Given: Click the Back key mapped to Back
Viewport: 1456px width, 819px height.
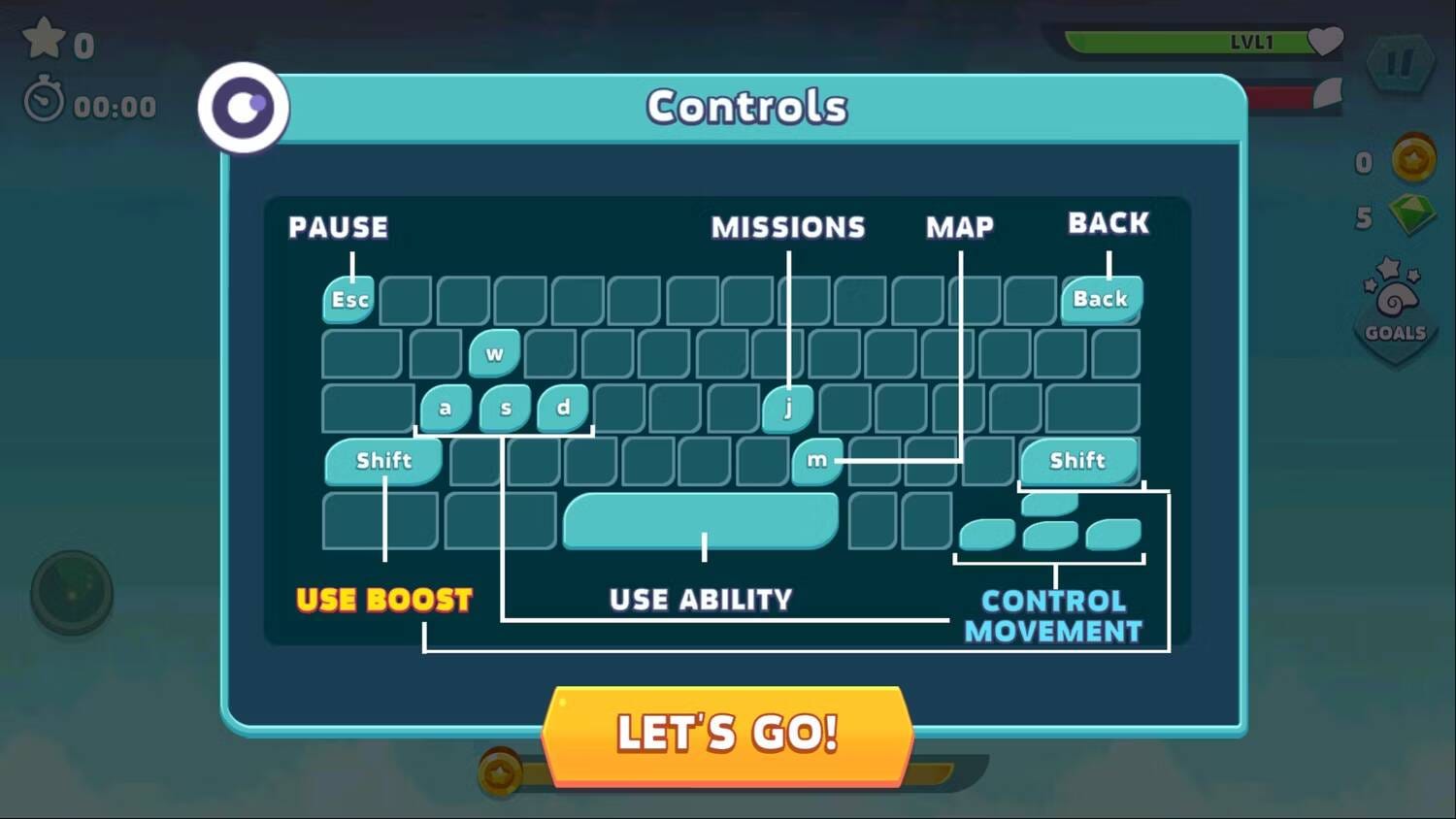Looking at the screenshot, I should [1100, 299].
